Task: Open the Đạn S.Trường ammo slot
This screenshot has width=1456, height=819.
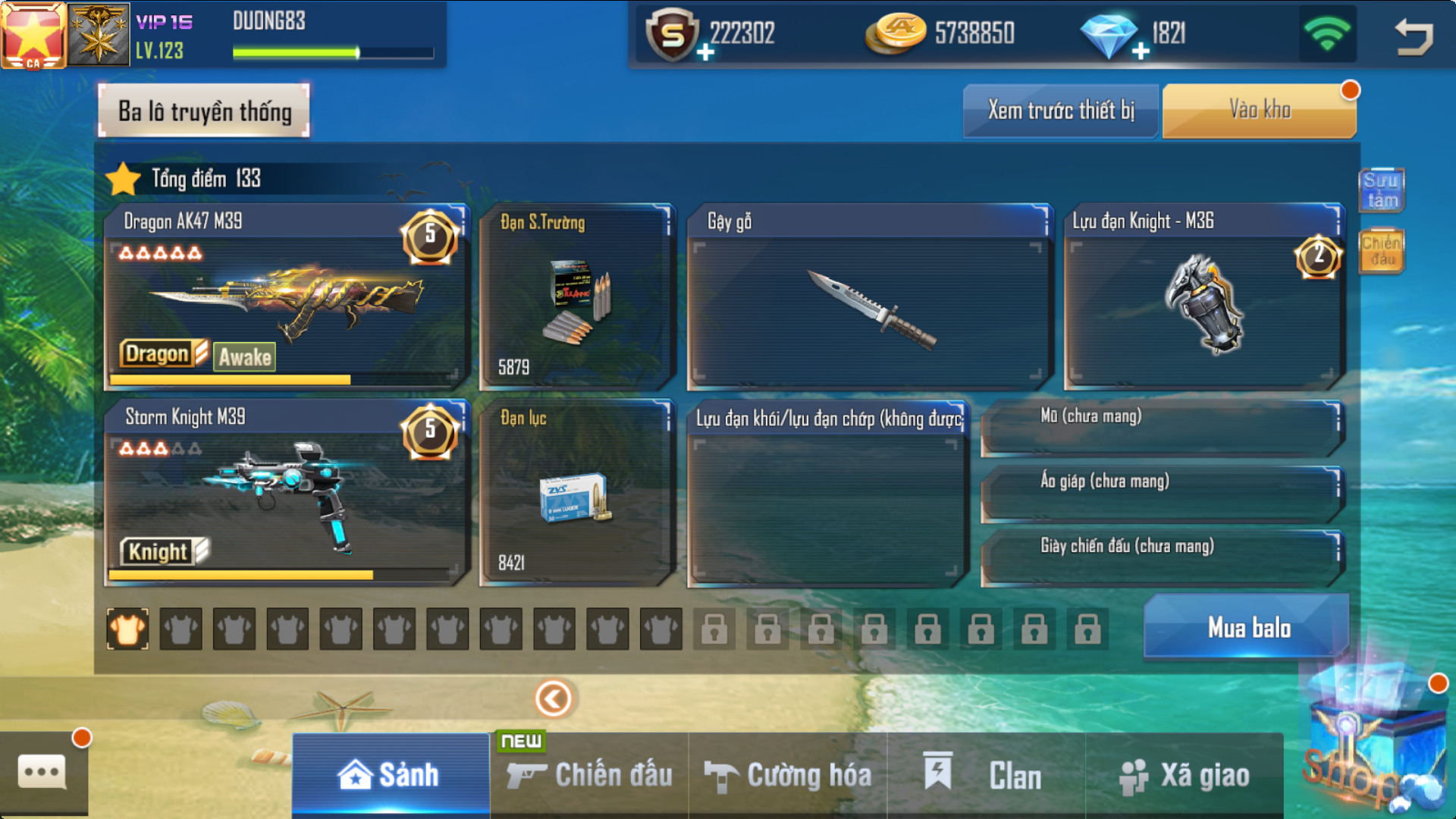Action: coord(576,297)
